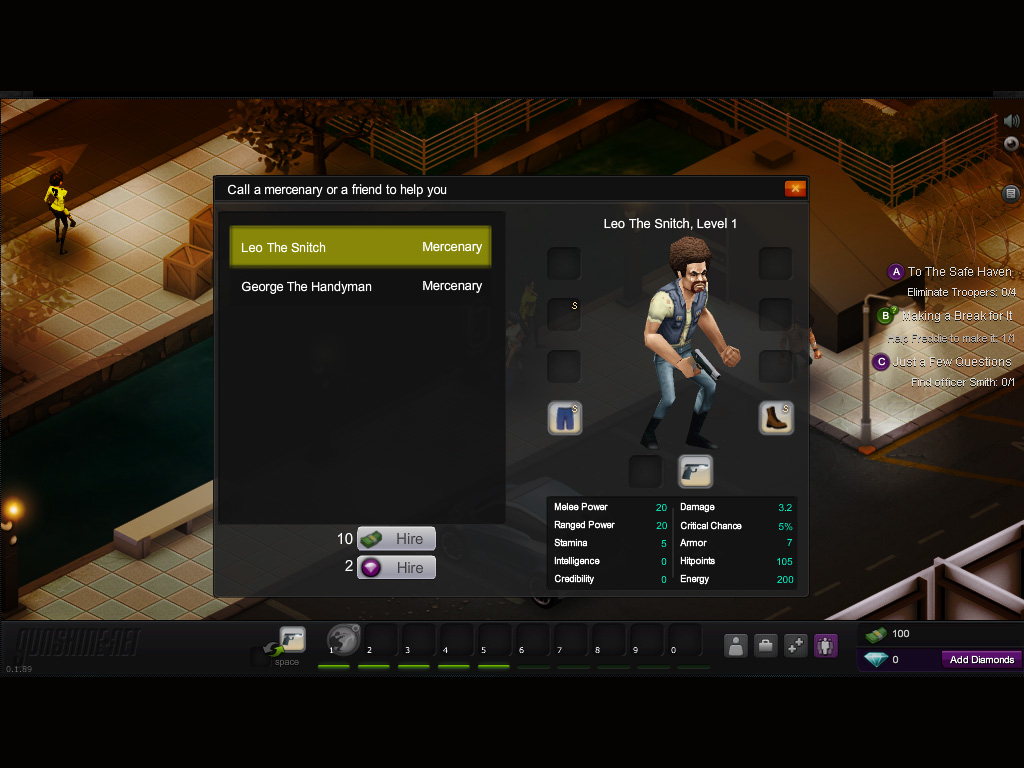Open the quest log notepad icon

pos(1011,193)
